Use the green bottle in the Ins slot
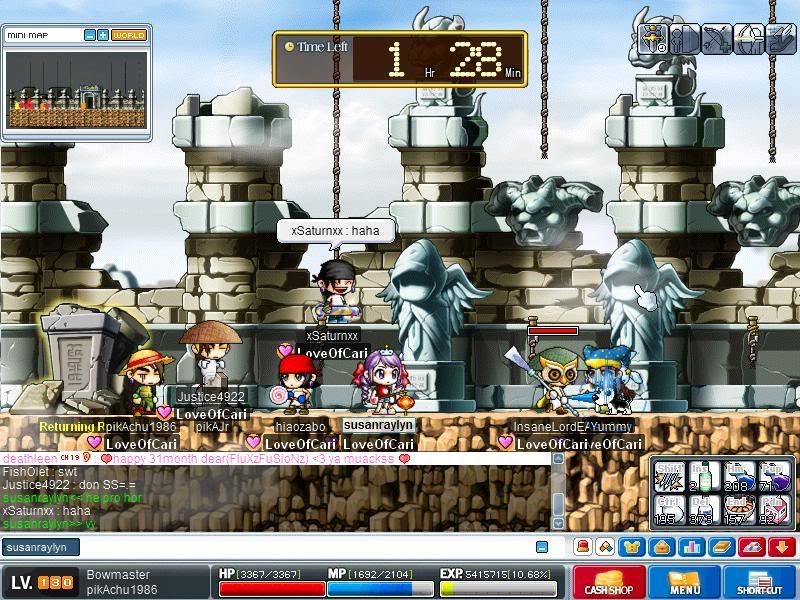Screen dimensions: 800x600 click(x=703, y=476)
